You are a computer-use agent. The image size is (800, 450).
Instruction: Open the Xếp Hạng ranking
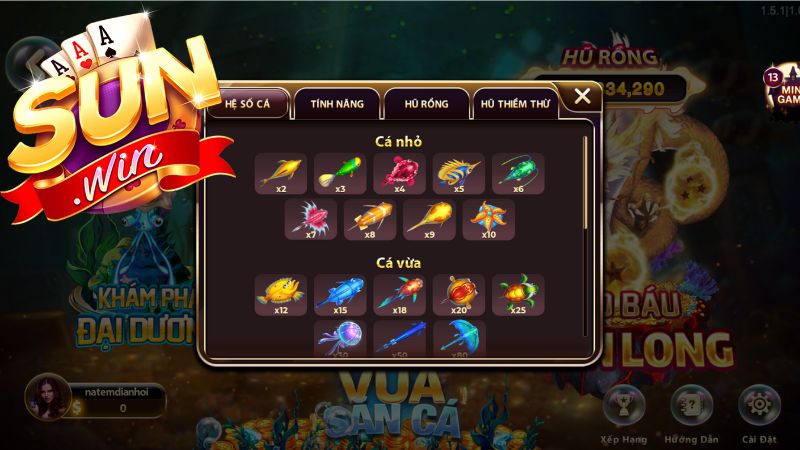[624, 406]
